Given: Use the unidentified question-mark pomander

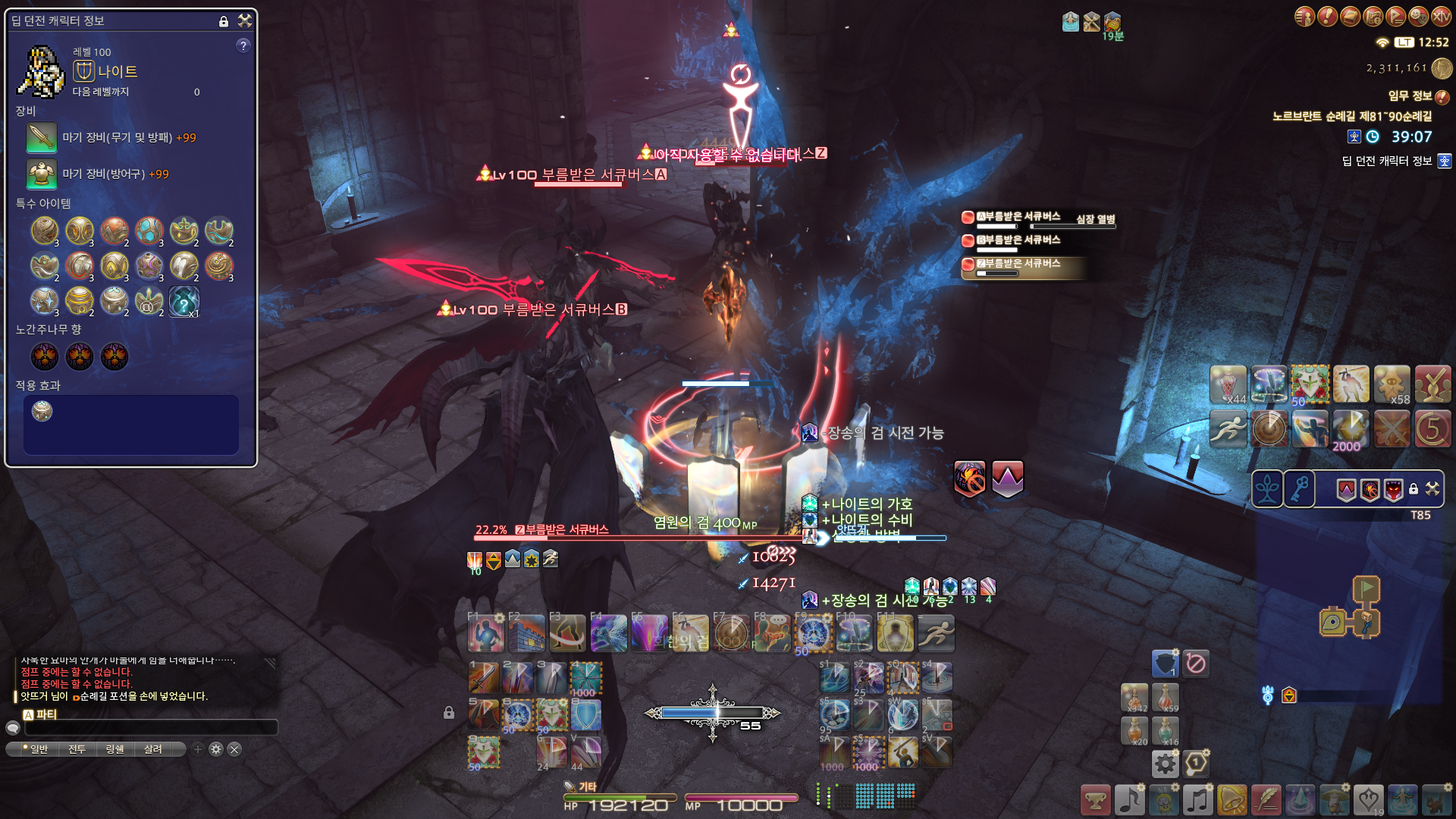Looking at the screenshot, I should click(x=184, y=301).
